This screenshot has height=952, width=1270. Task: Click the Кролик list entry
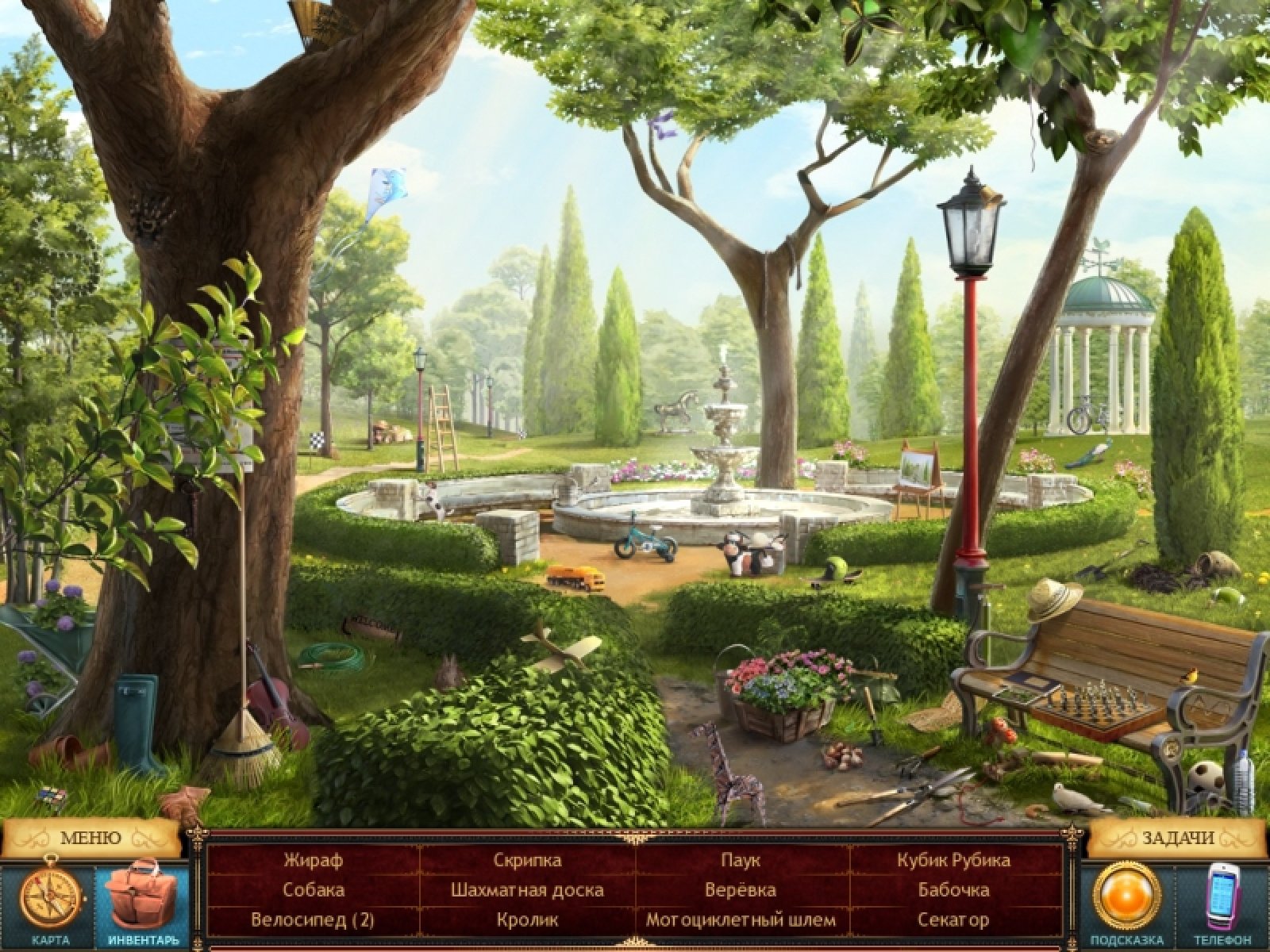(527, 920)
